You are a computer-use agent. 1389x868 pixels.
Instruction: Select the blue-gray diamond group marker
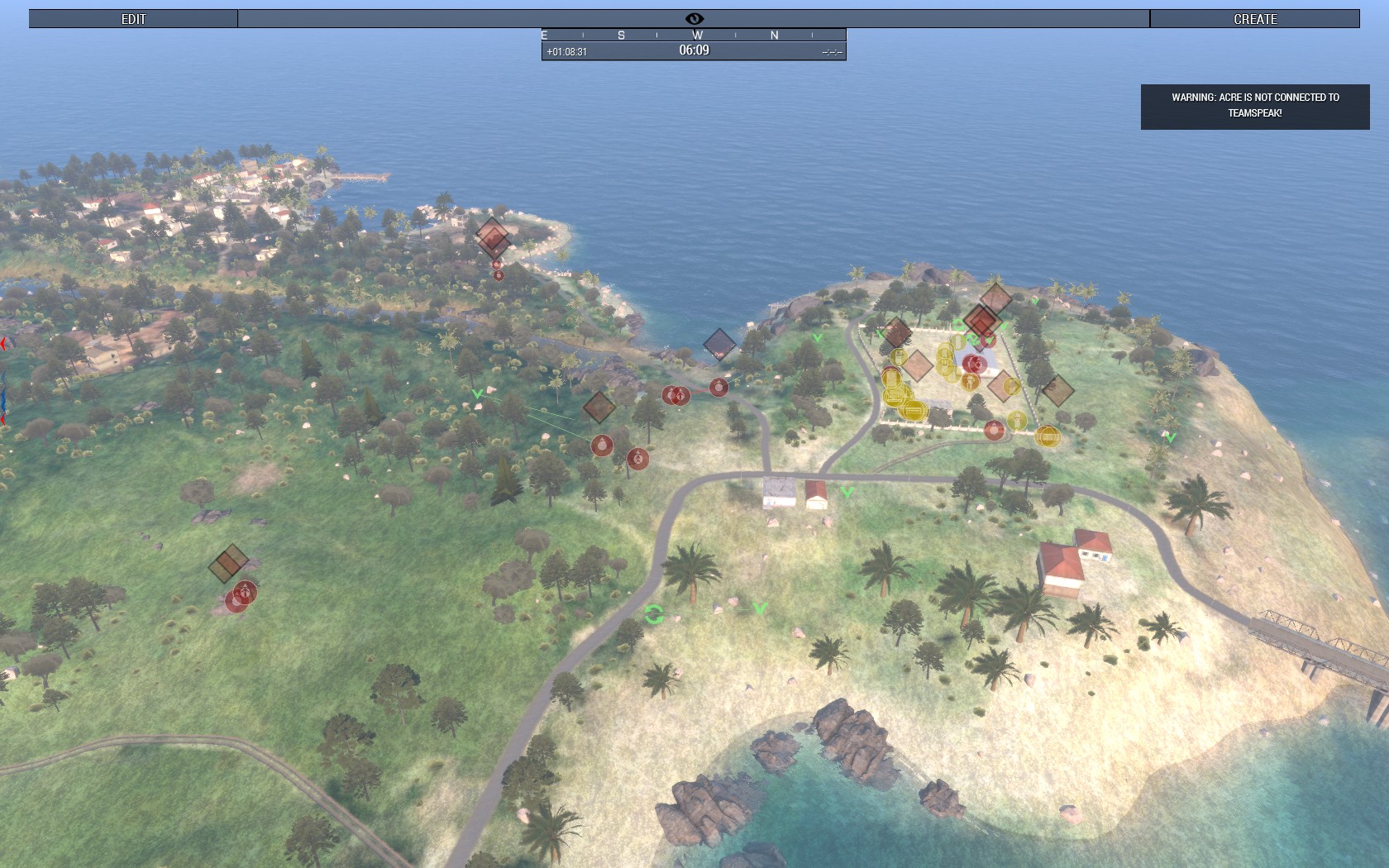pos(719,344)
